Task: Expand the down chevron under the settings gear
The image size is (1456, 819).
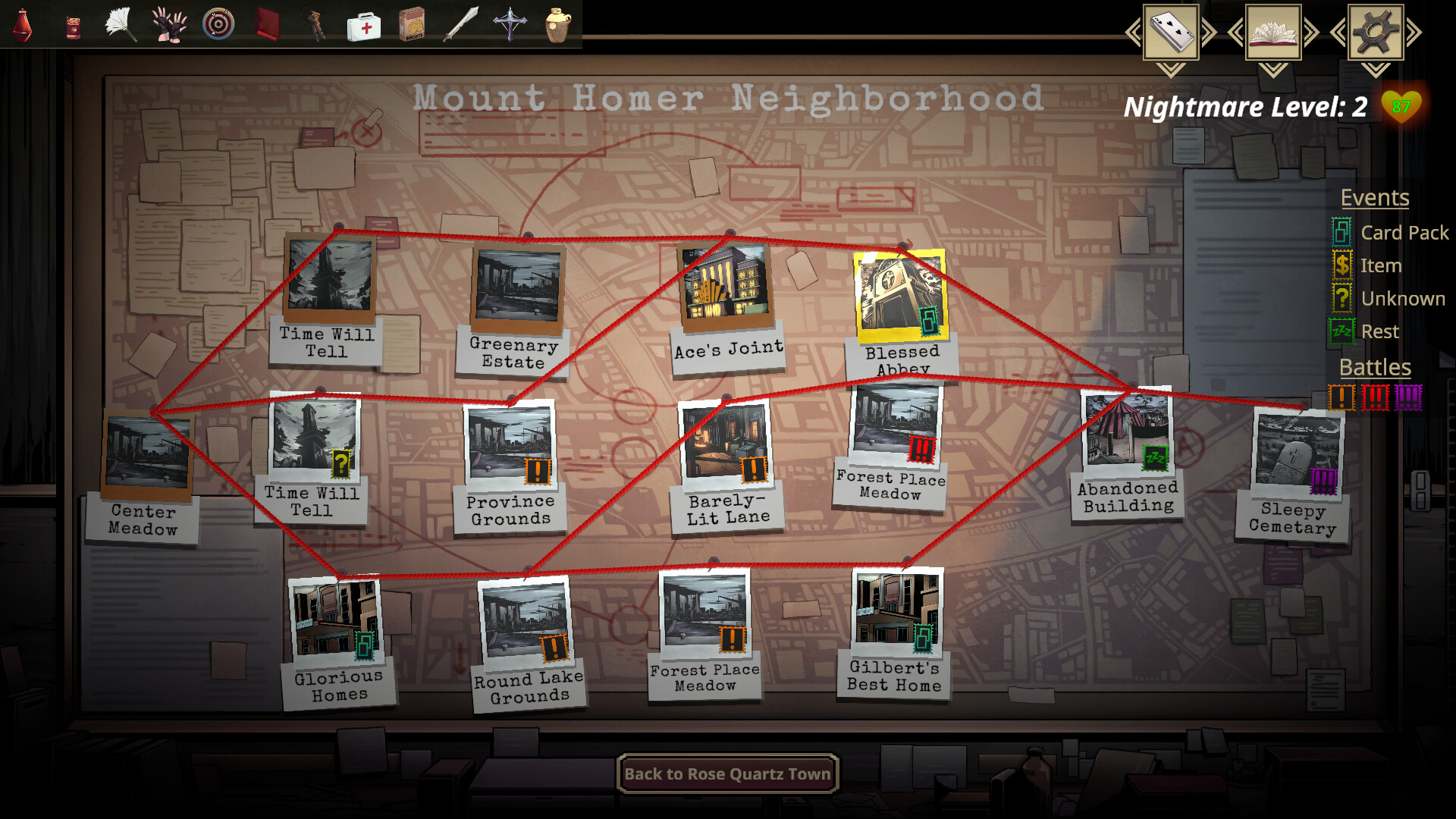Action: 1375,71
